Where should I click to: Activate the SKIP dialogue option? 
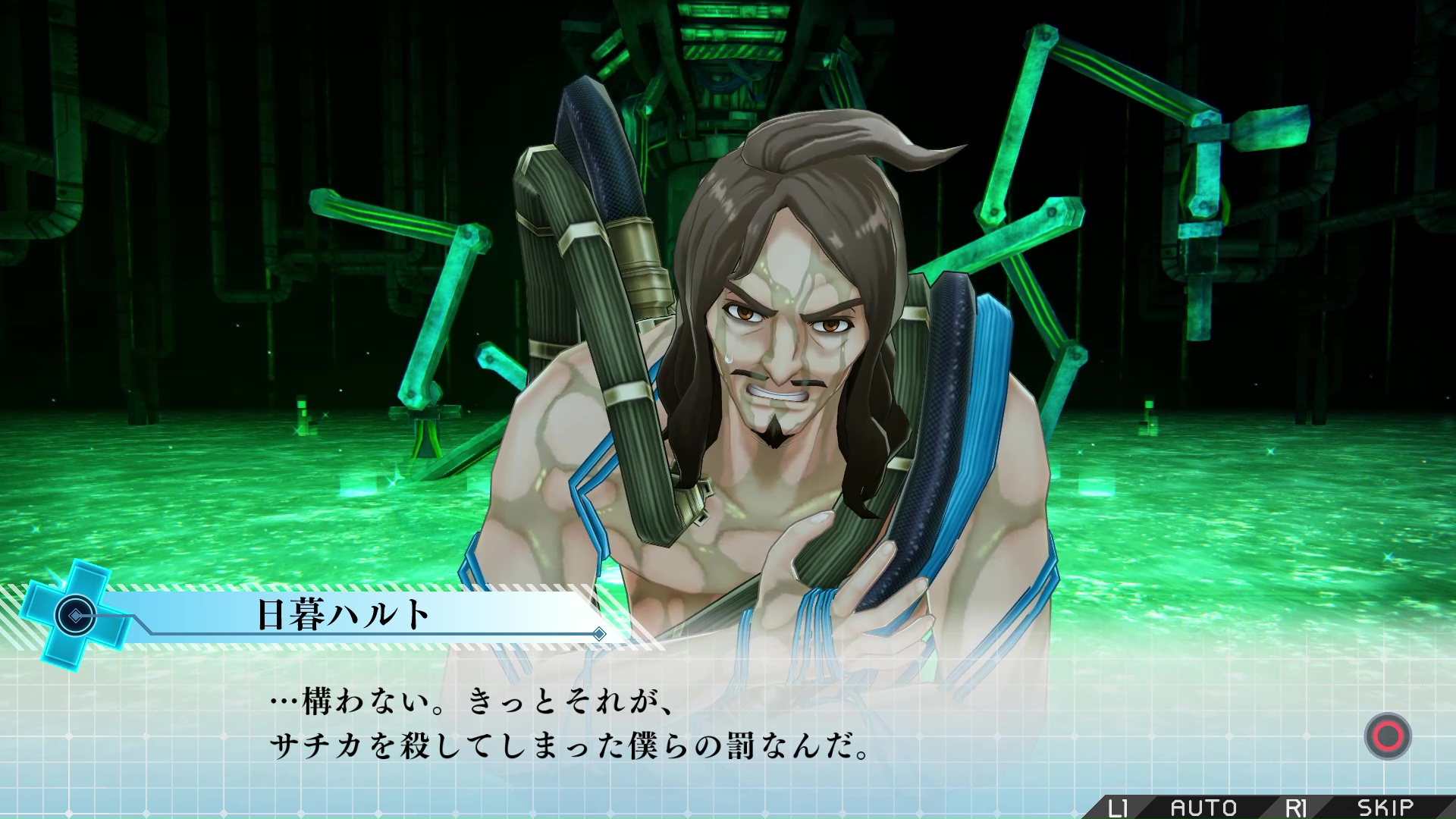coord(1385,808)
